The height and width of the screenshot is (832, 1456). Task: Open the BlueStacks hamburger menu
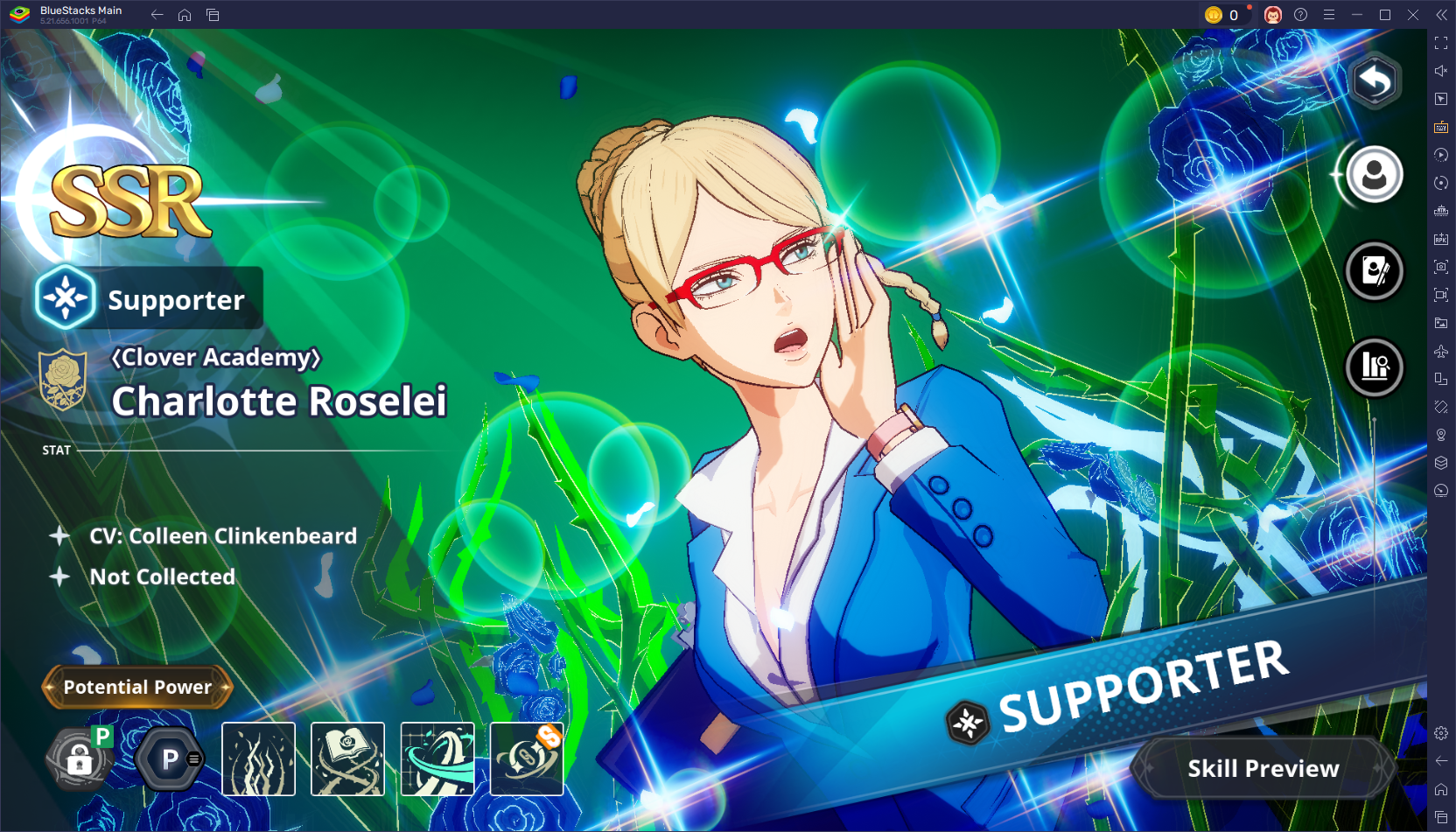[1329, 14]
